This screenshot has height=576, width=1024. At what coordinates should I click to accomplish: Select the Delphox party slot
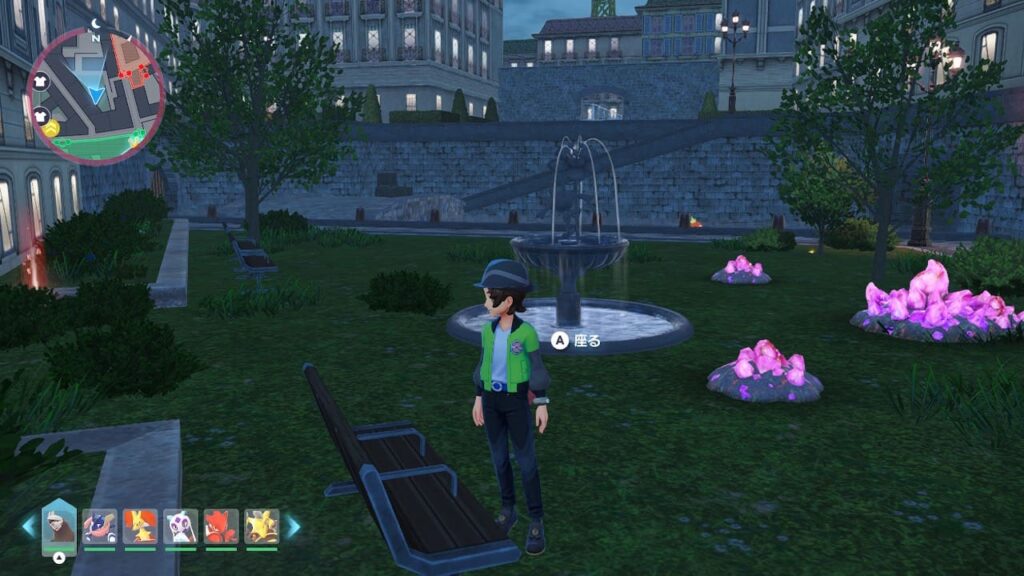coord(140,526)
